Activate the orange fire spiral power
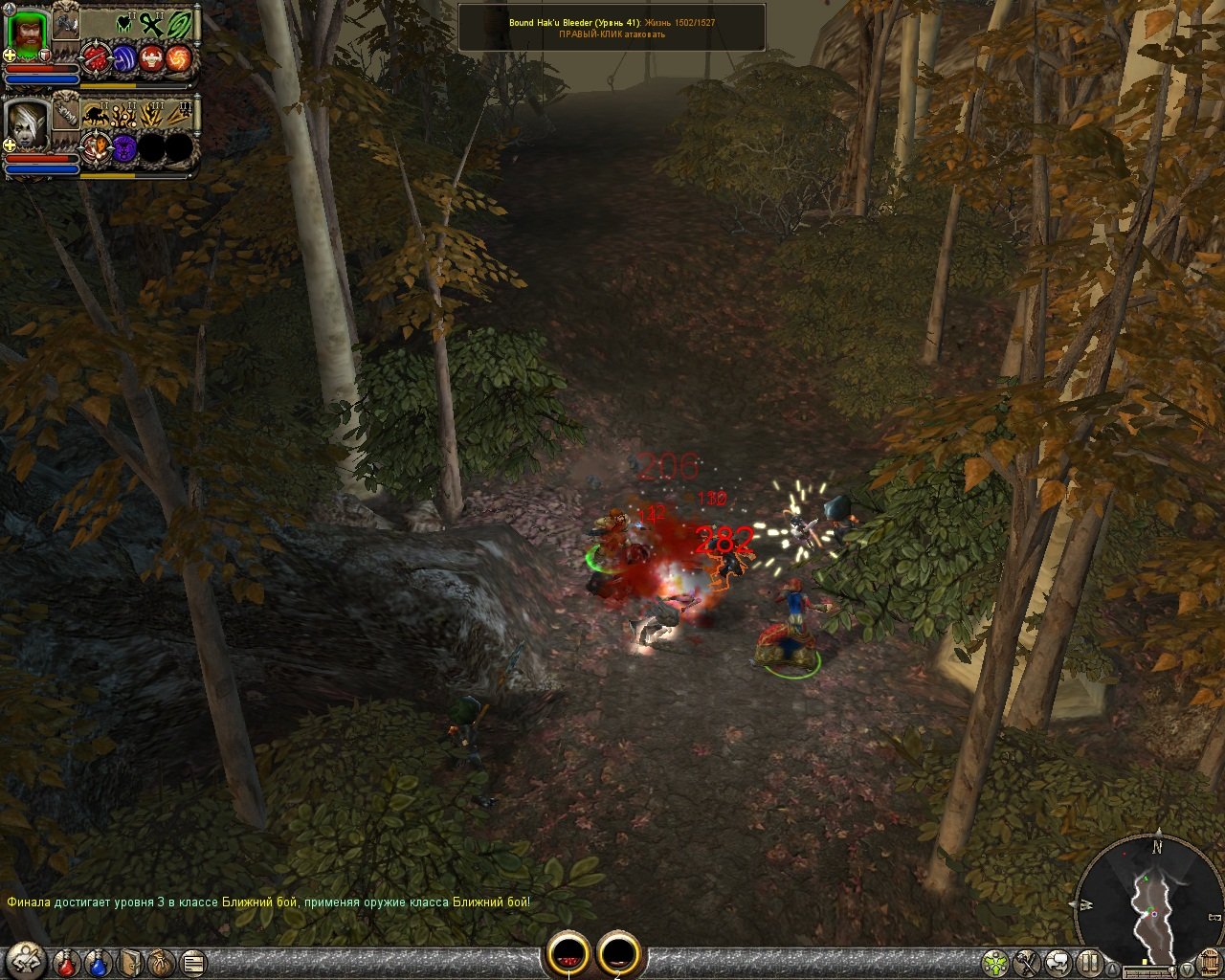 (178, 59)
